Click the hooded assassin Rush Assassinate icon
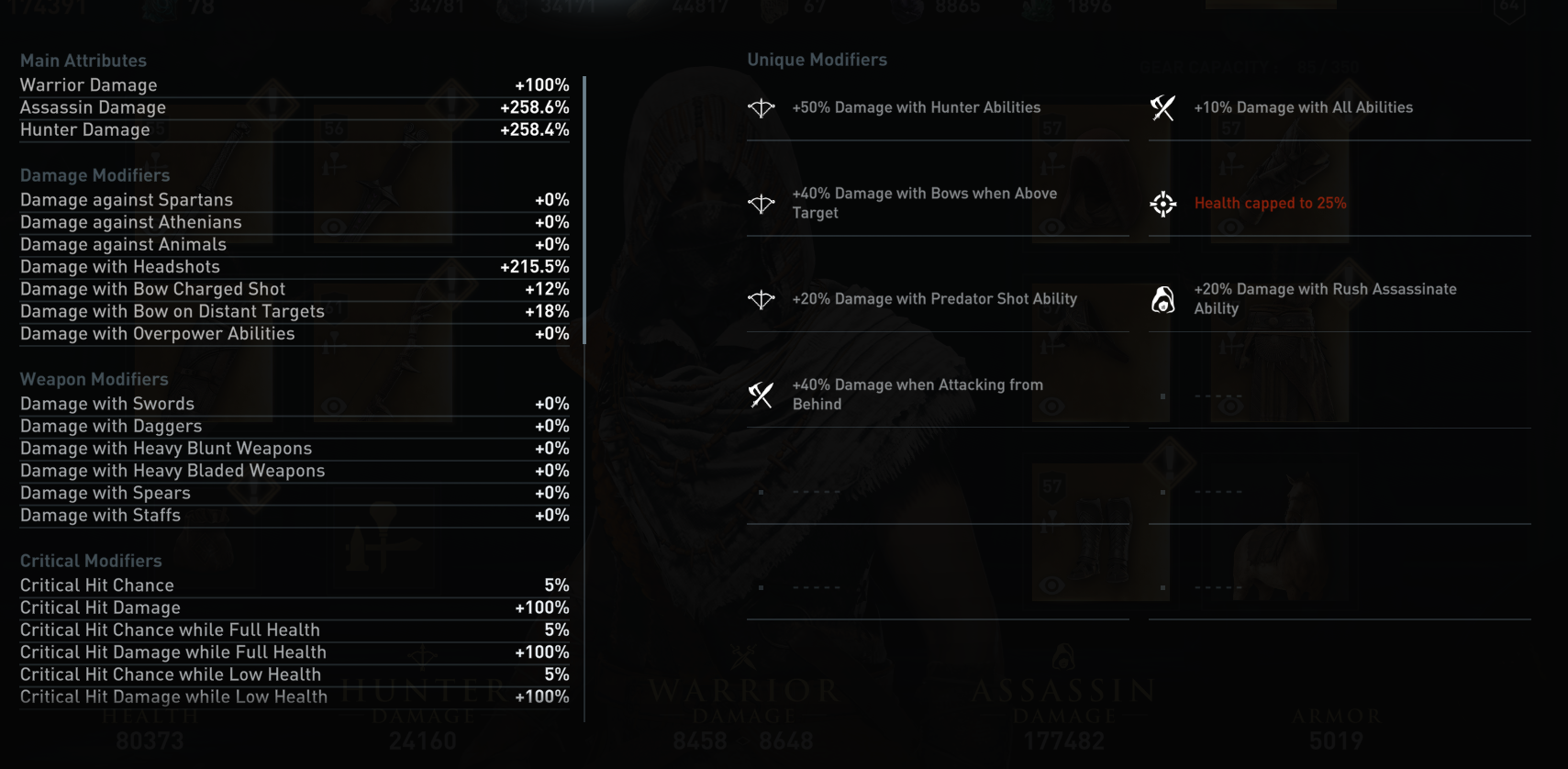The width and height of the screenshot is (1568, 769). [x=1163, y=299]
